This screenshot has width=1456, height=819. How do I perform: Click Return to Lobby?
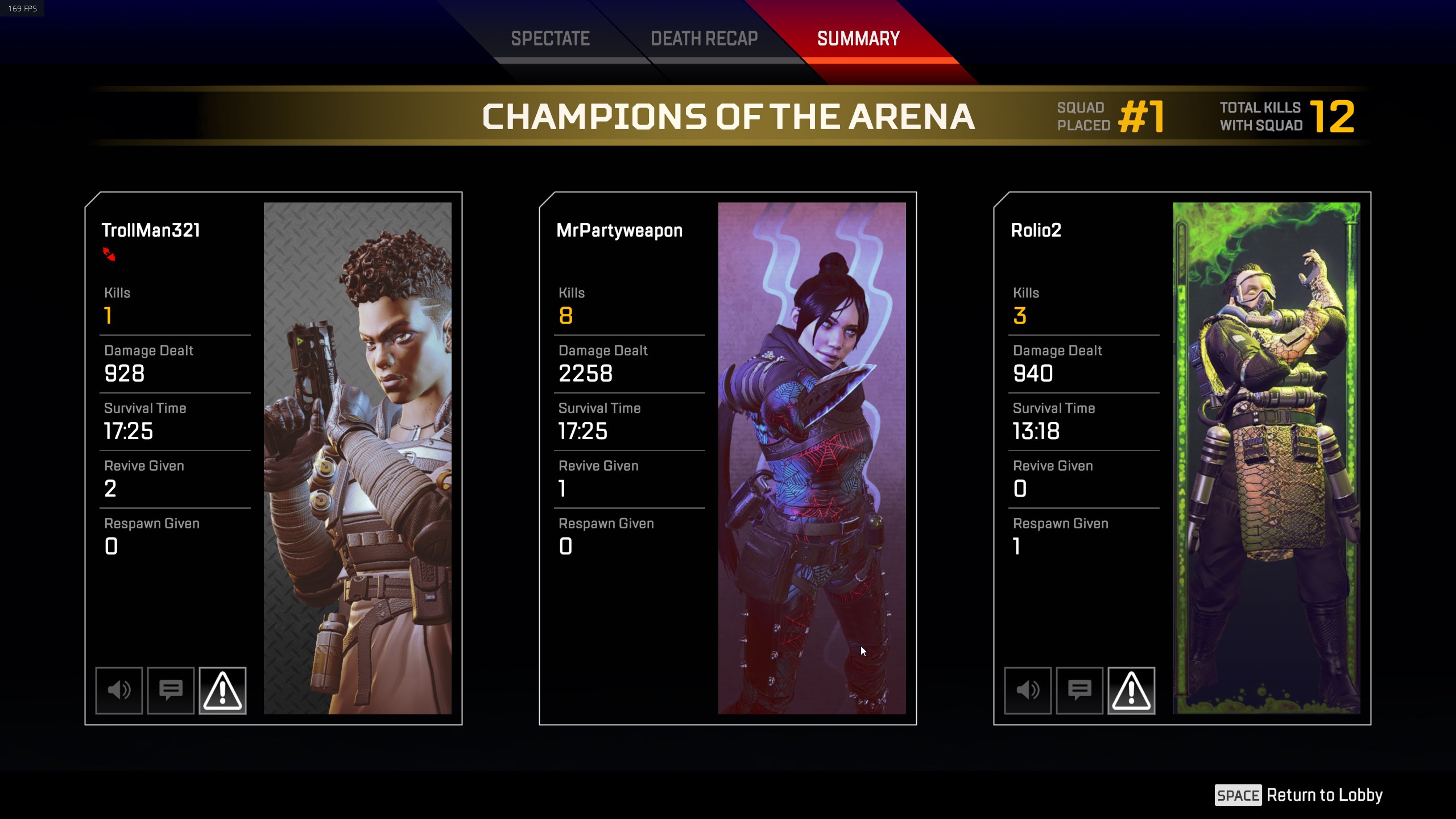1299,795
